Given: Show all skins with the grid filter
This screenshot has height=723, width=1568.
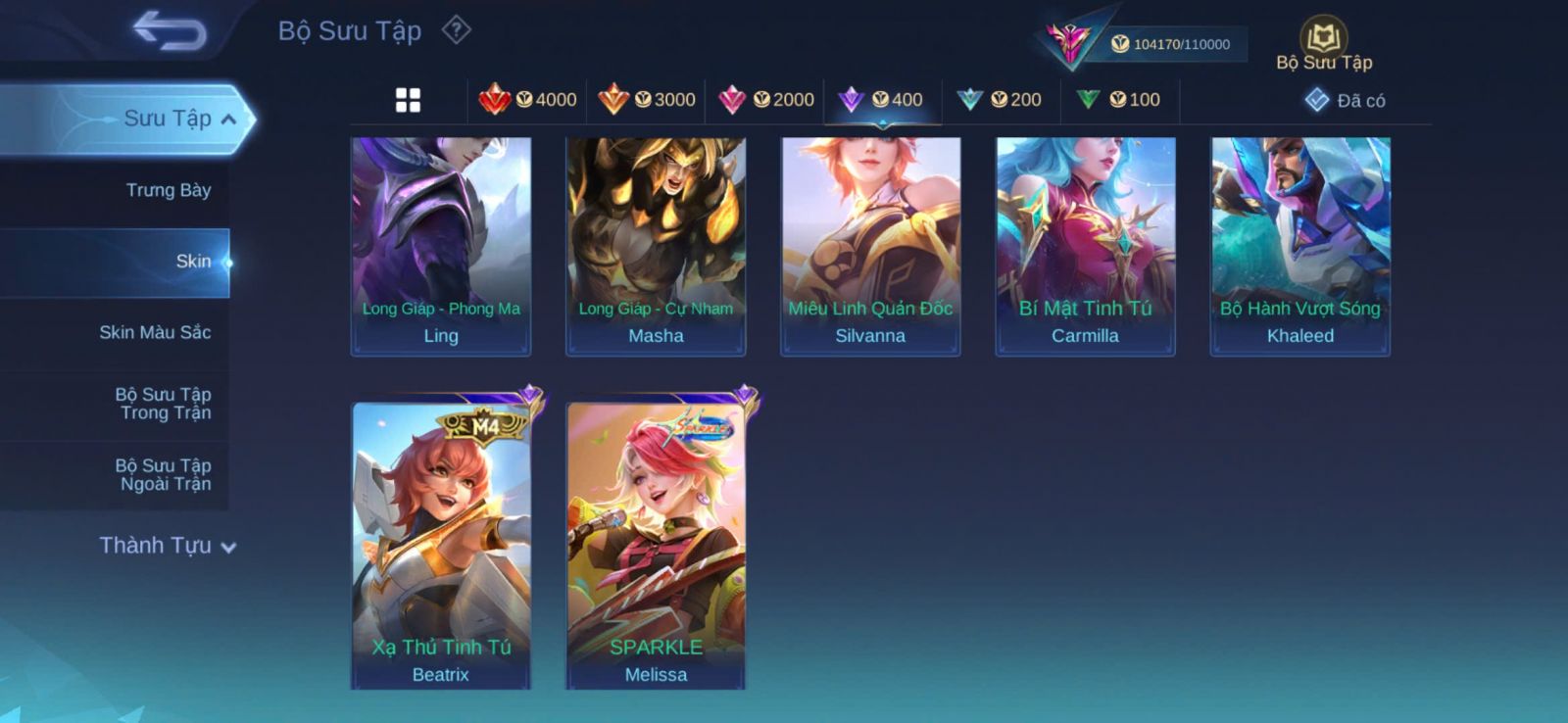Looking at the screenshot, I should [408, 100].
